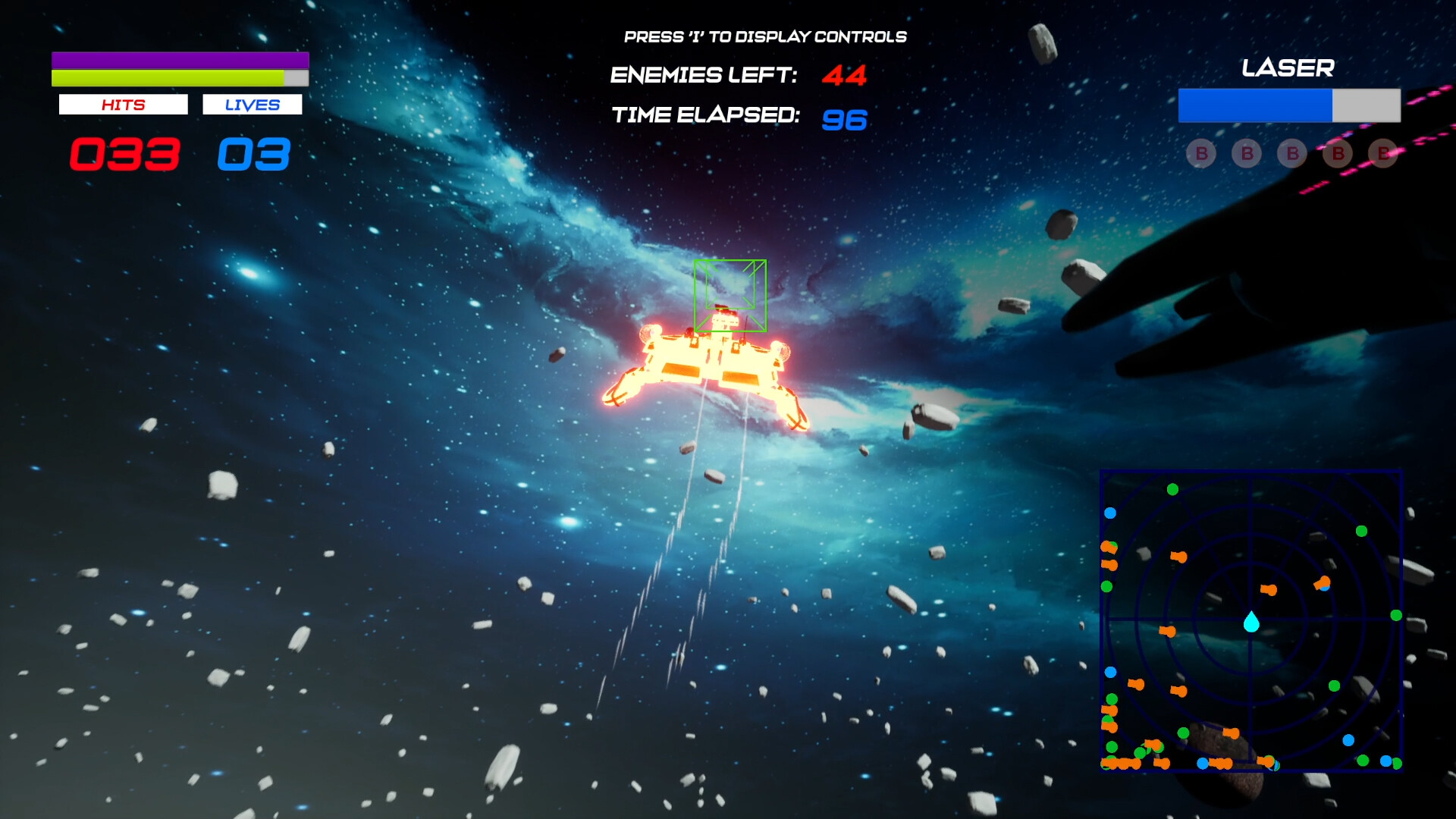Click the LIVES counter showing 03

click(x=253, y=154)
